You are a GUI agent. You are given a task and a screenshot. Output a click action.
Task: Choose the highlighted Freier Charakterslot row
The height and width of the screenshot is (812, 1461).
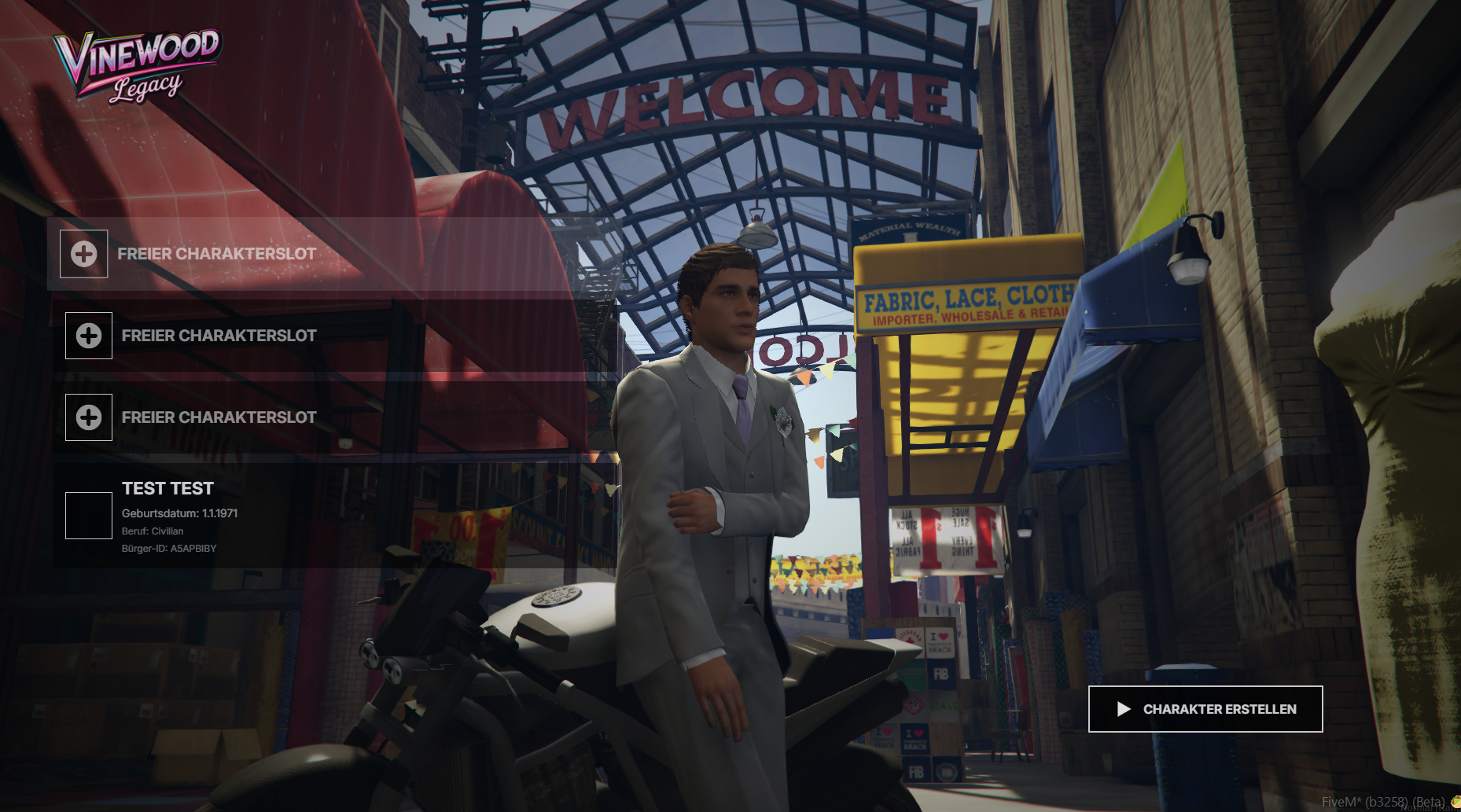click(216, 254)
